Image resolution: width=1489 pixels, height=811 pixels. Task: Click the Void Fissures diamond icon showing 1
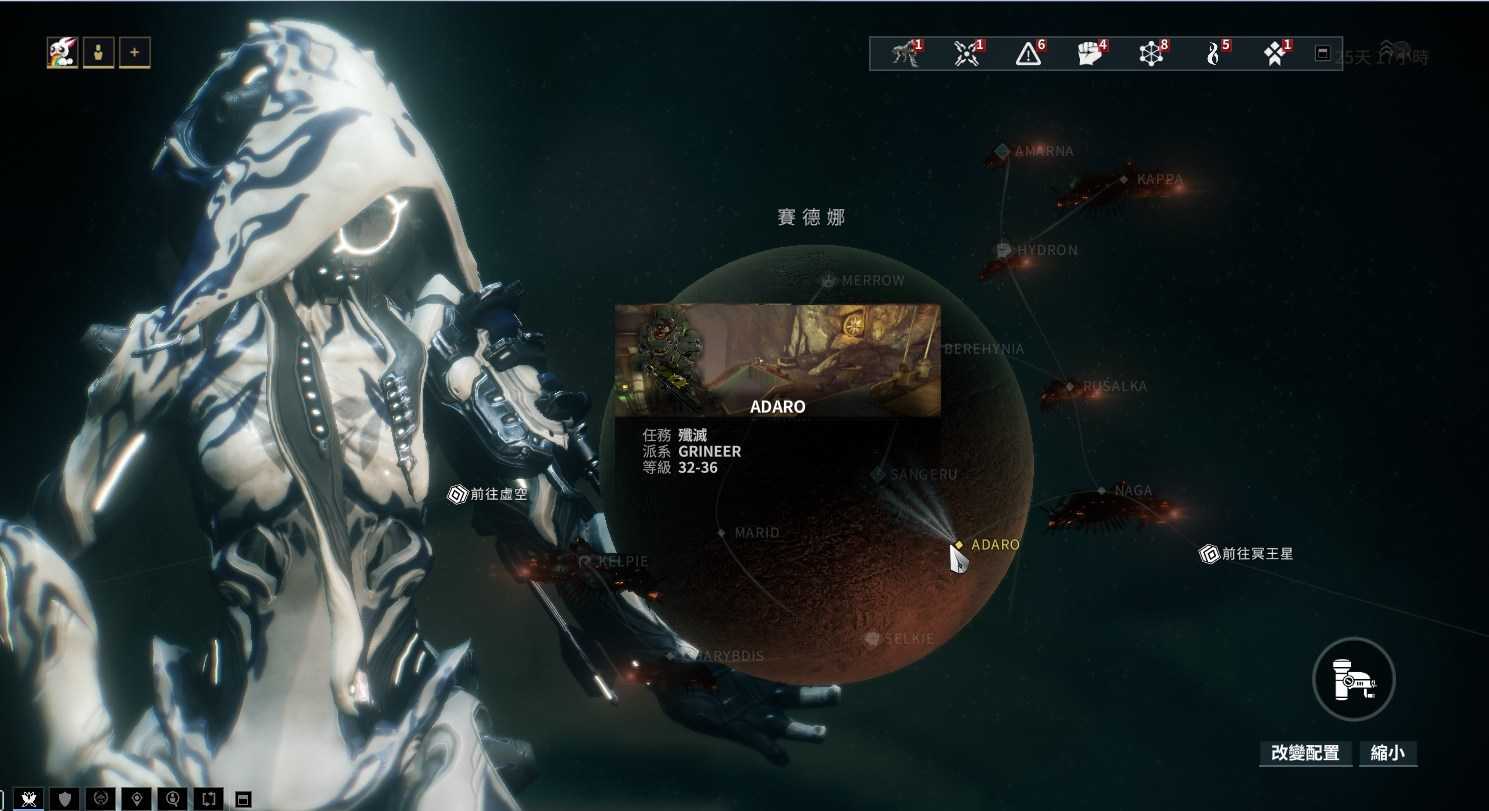1275,54
